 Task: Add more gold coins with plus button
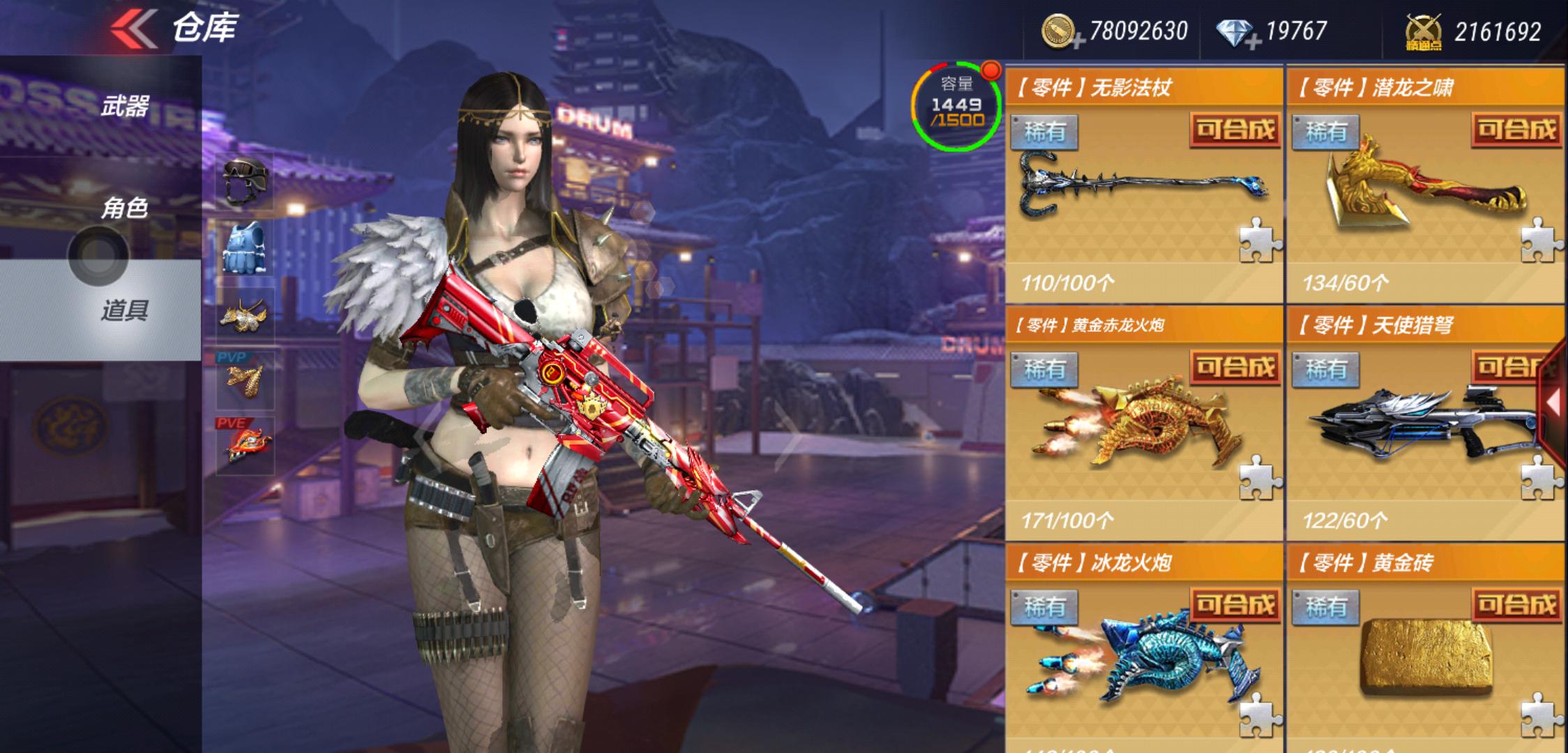[1078, 42]
